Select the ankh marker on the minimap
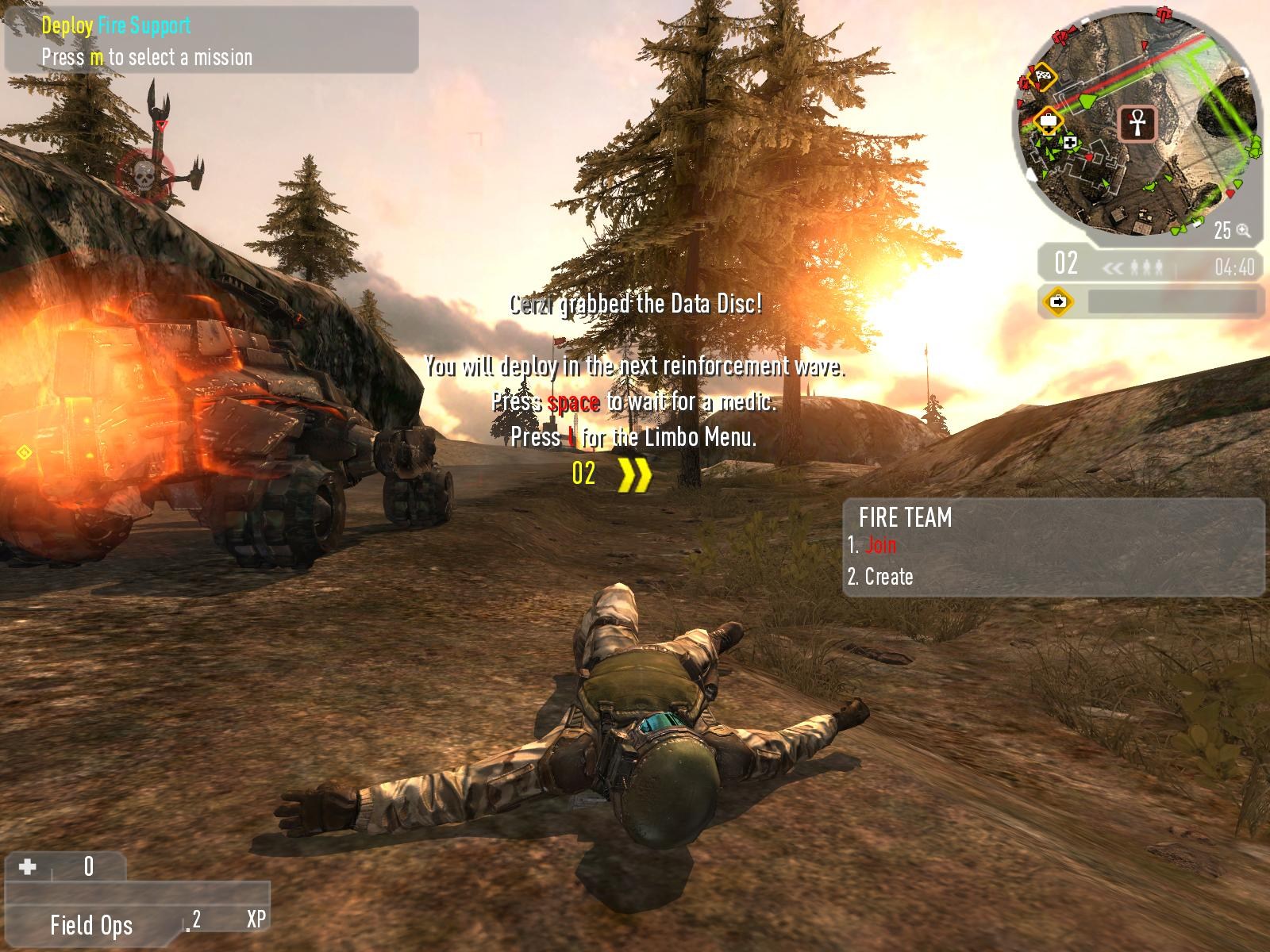The image size is (1270, 952). [x=1137, y=123]
